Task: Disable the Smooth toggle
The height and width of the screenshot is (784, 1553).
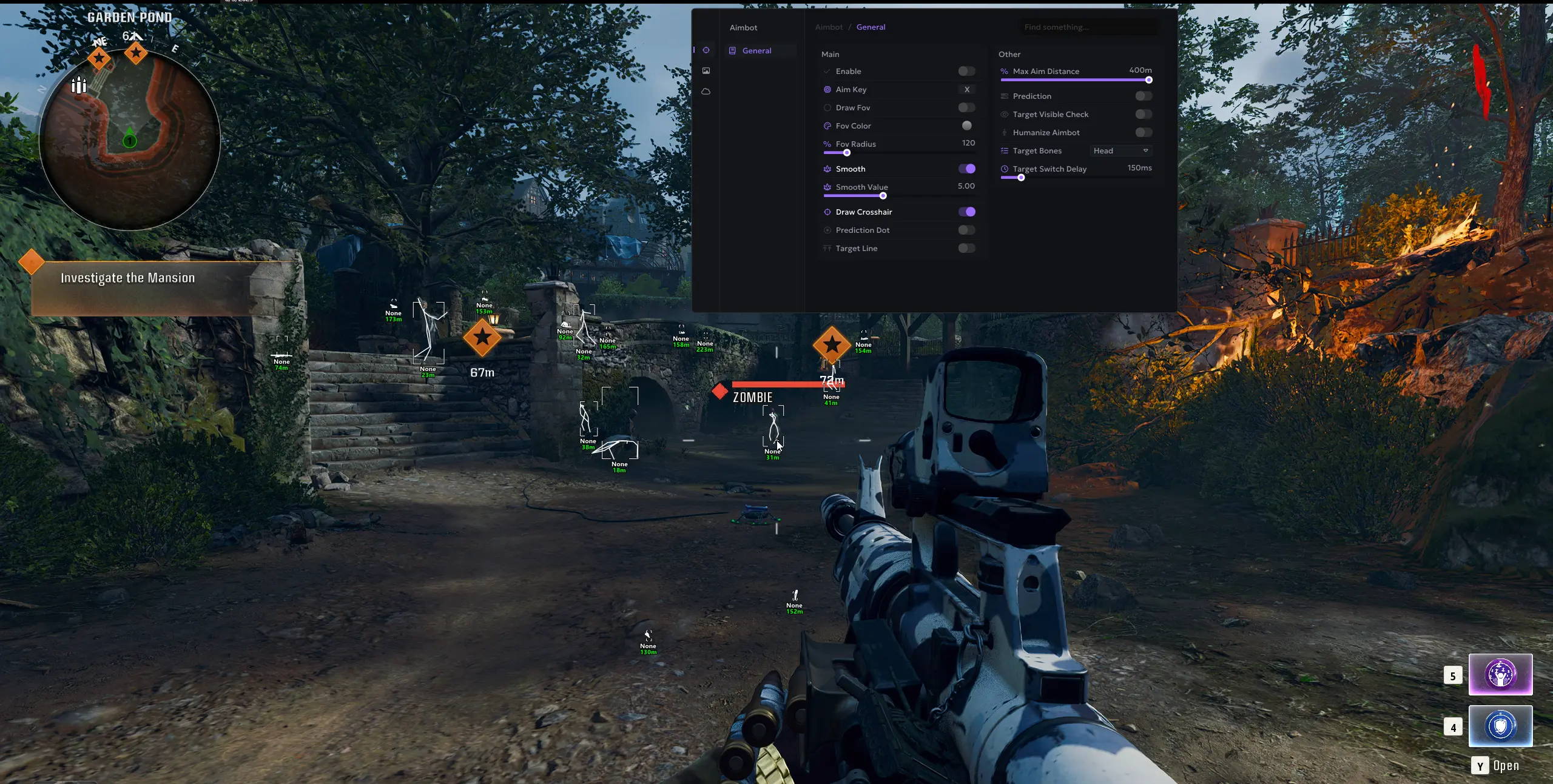Action: point(967,169)
